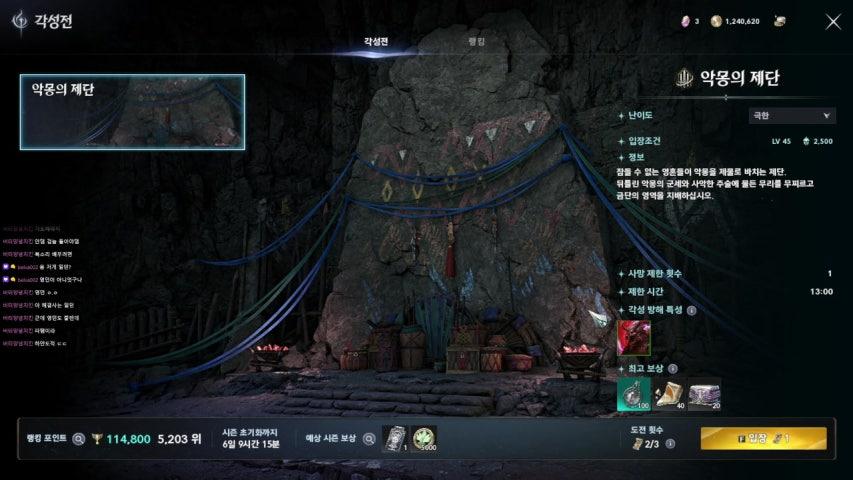Enter the dungeon with the 입장 button
This screenshot has width=853, height=480.
point(763,438)
